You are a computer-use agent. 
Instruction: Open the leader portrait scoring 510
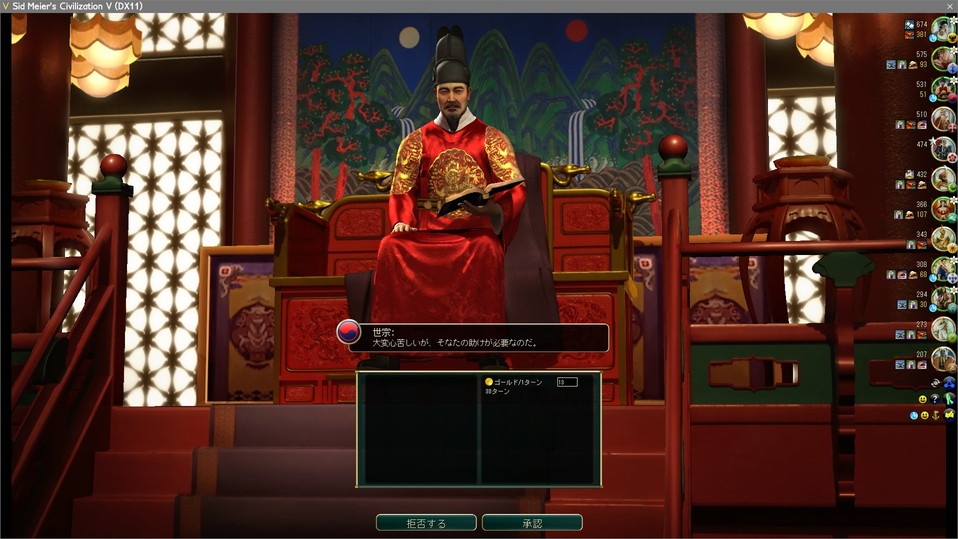(x=943, y=119)
